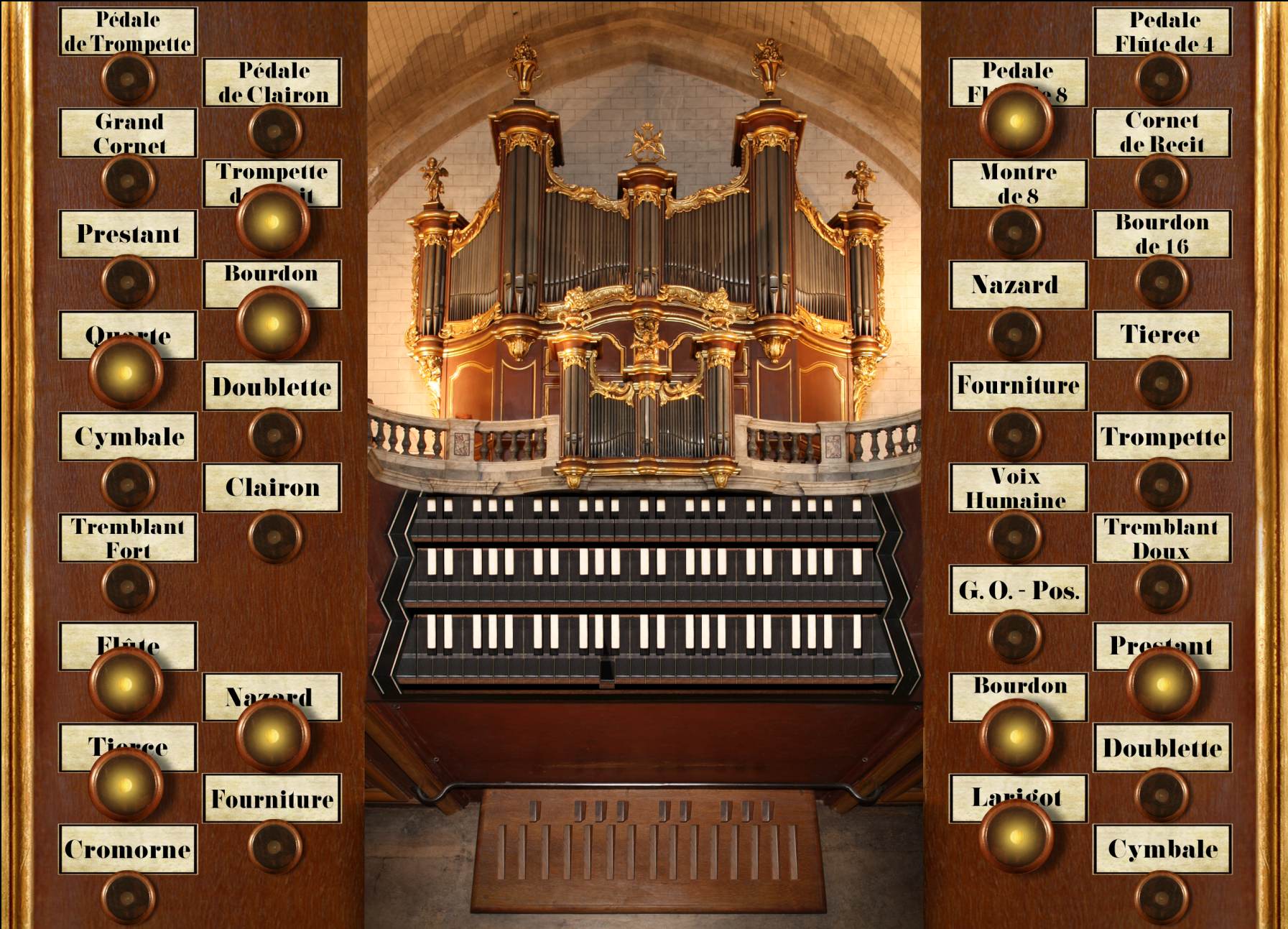1288x929 pixels.
Task: Engage the Cornet de Recit stop
Action: coord(1162,180)
